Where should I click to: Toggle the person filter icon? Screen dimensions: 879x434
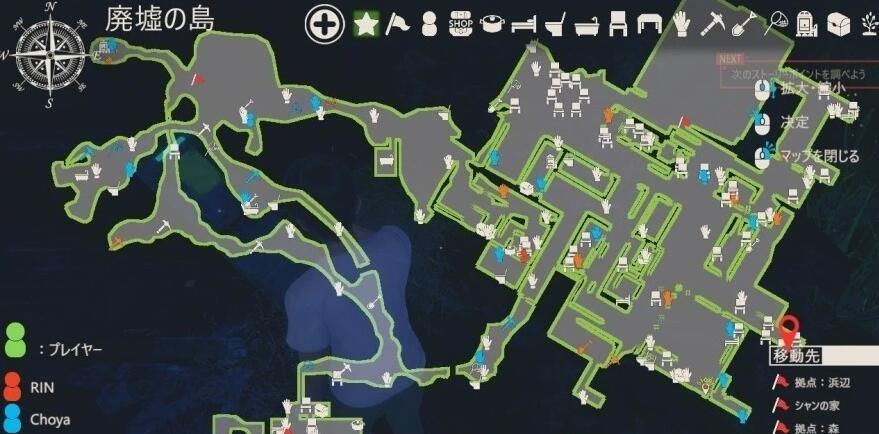tap(429, 23)
